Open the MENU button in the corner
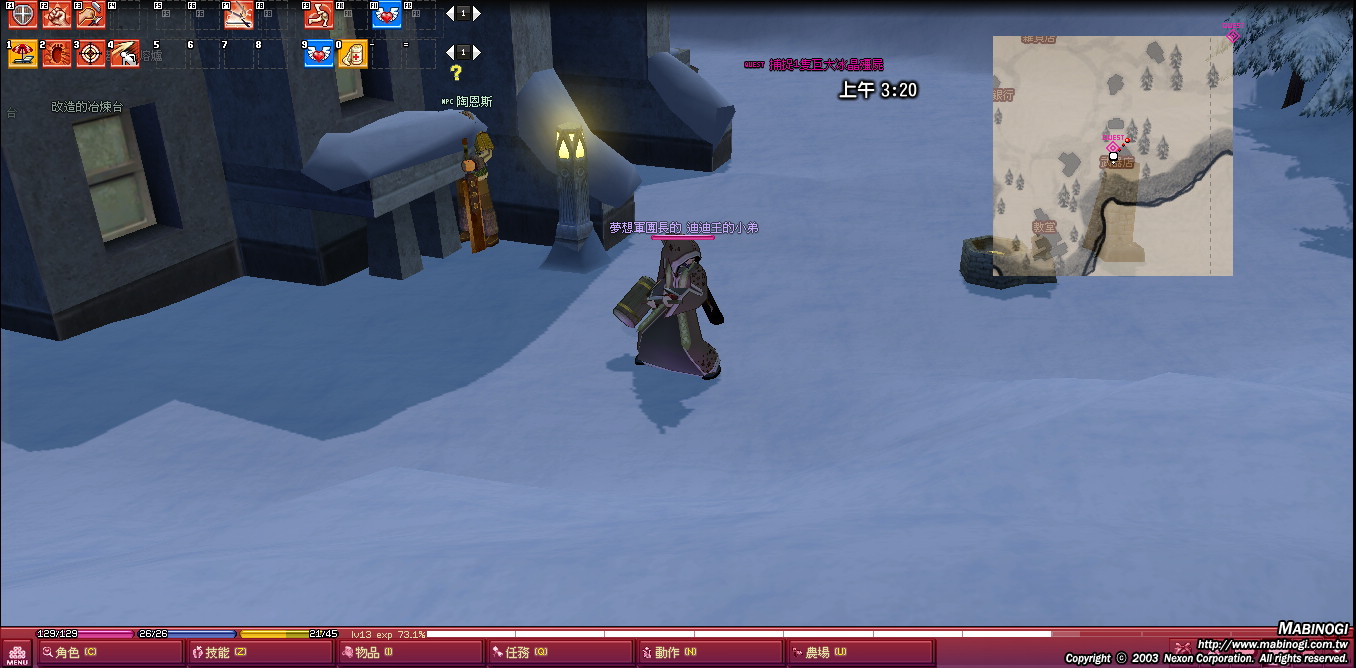The image size is (1356, 668). click(17, 653)
